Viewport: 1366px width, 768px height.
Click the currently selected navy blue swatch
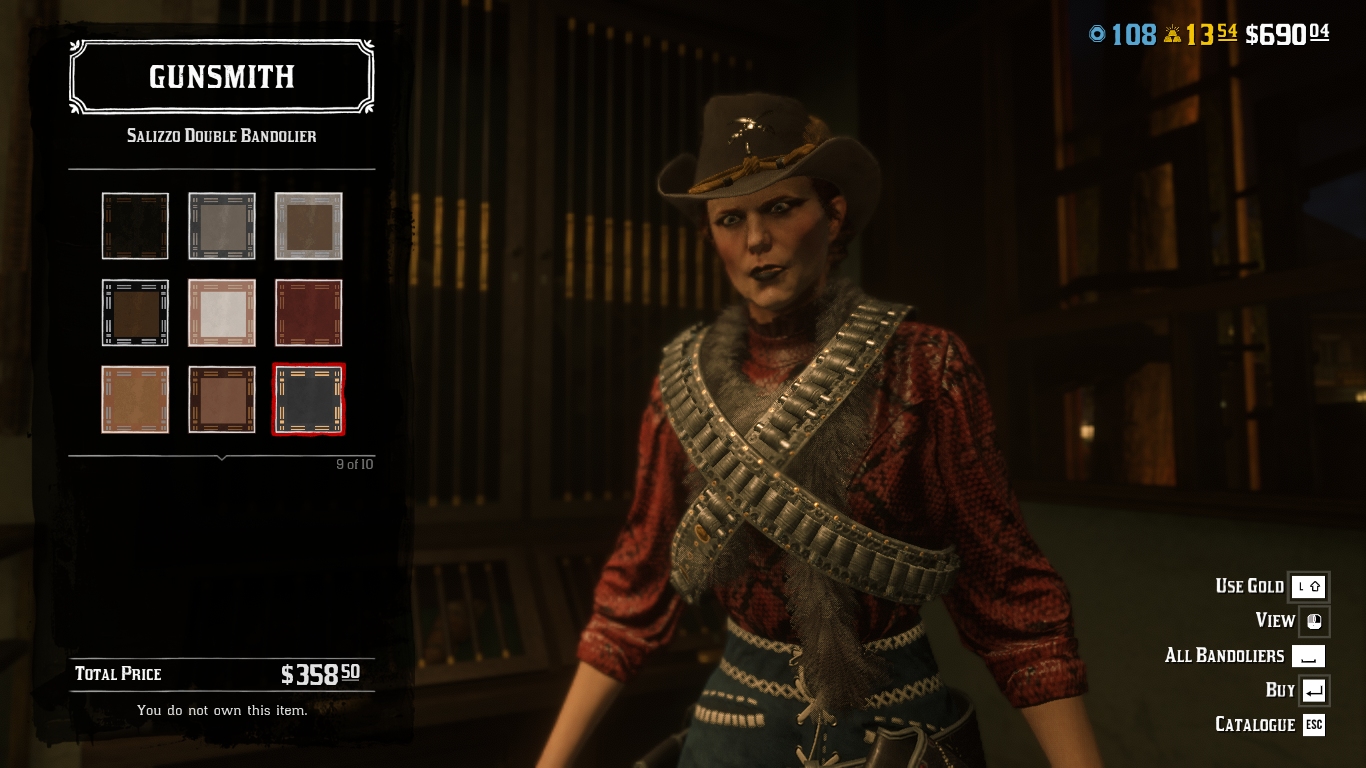[308, 399]
